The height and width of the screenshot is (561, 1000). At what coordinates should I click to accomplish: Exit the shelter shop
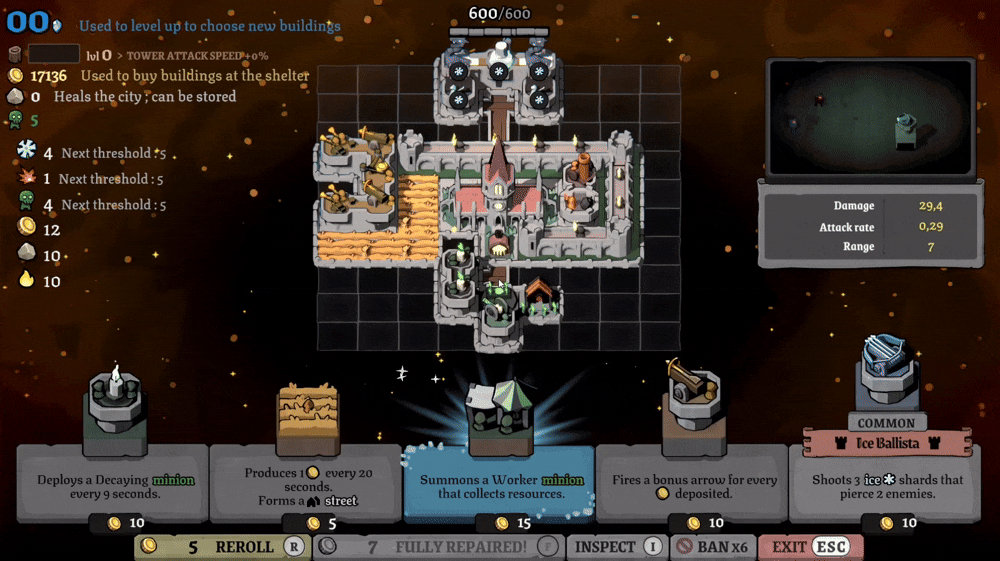(809, 547)
